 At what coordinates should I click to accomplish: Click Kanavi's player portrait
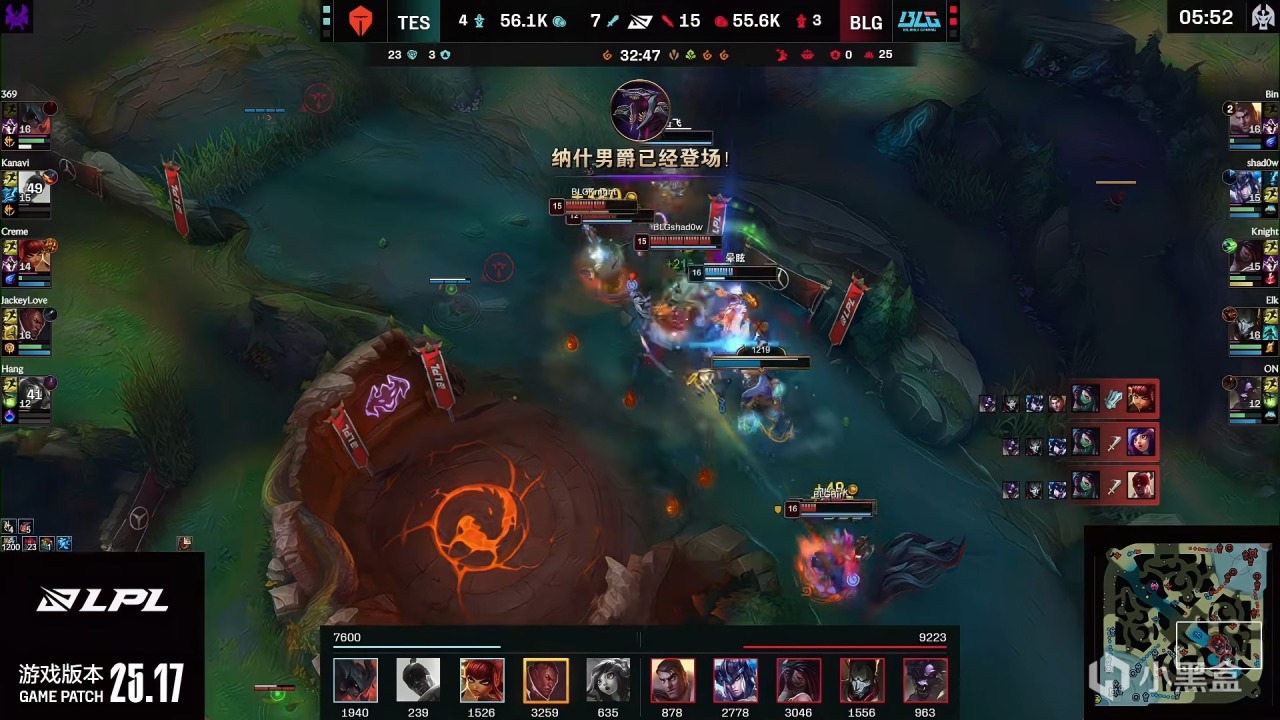[x=33, y=188]
